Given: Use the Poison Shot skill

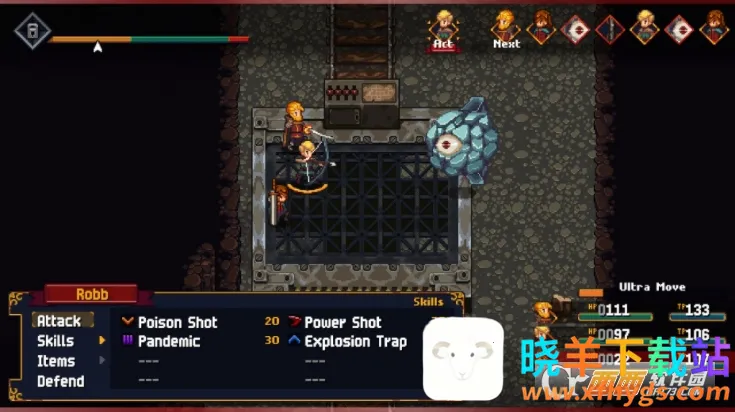Looking at the screenshot, I should pyautogui.click(x=177, y=322).
